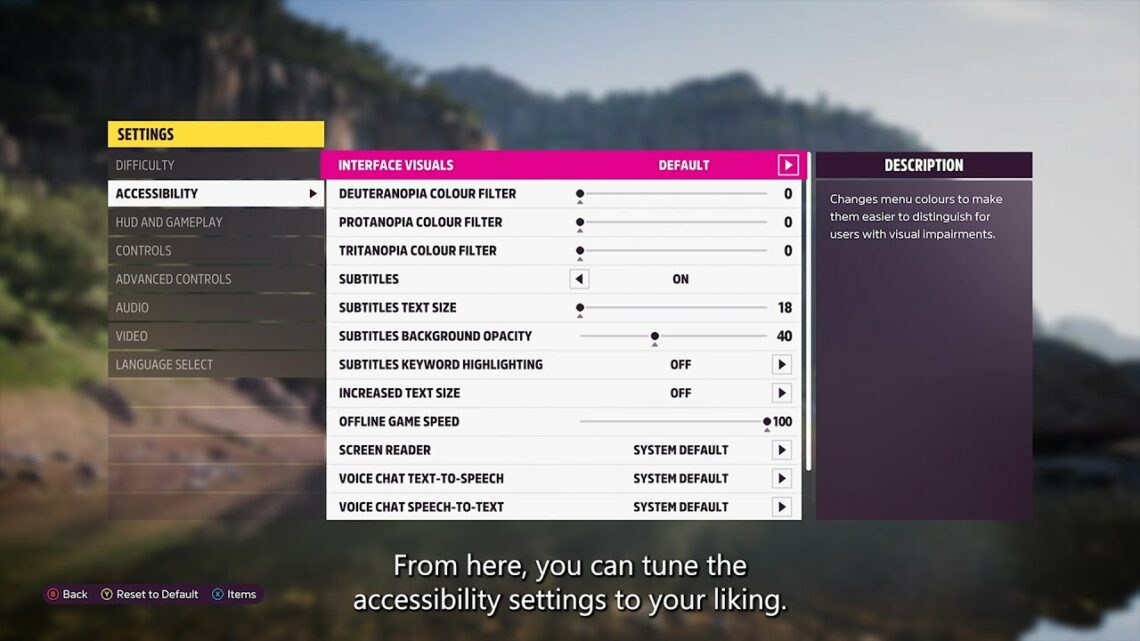Open the Difficulty settings section
This screenshot has height=641, width=1140.
(x=145, y=165)
